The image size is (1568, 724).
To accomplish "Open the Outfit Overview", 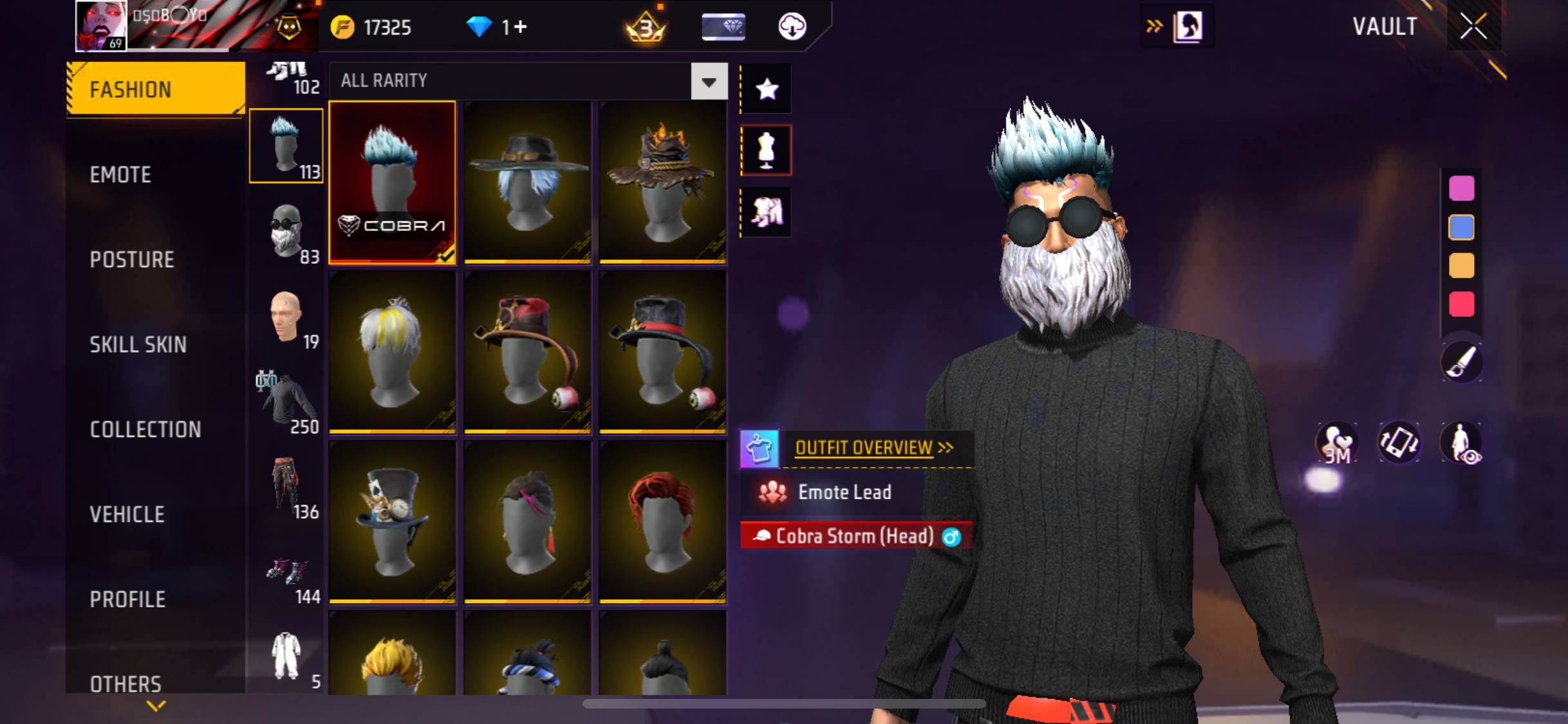I will [x=864, y=448].
